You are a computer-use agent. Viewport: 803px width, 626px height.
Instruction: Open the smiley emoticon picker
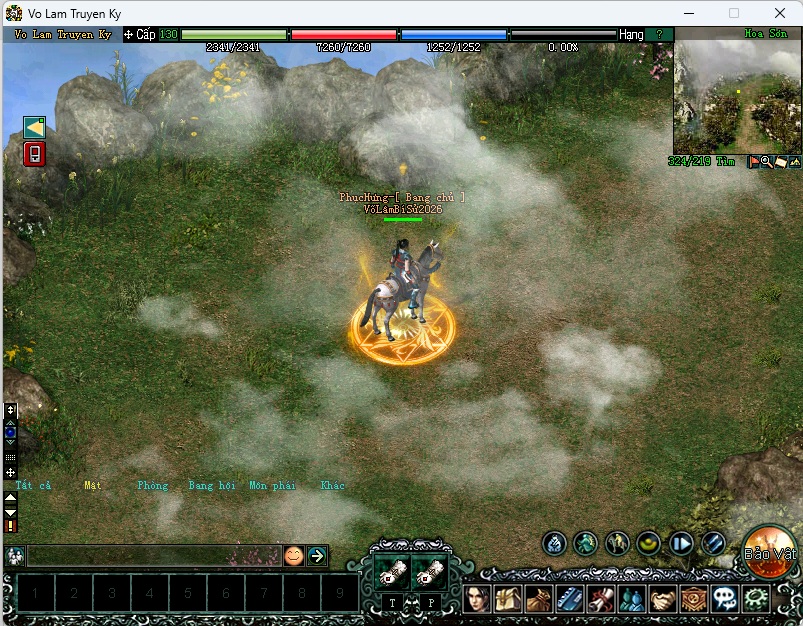[293, 556]
